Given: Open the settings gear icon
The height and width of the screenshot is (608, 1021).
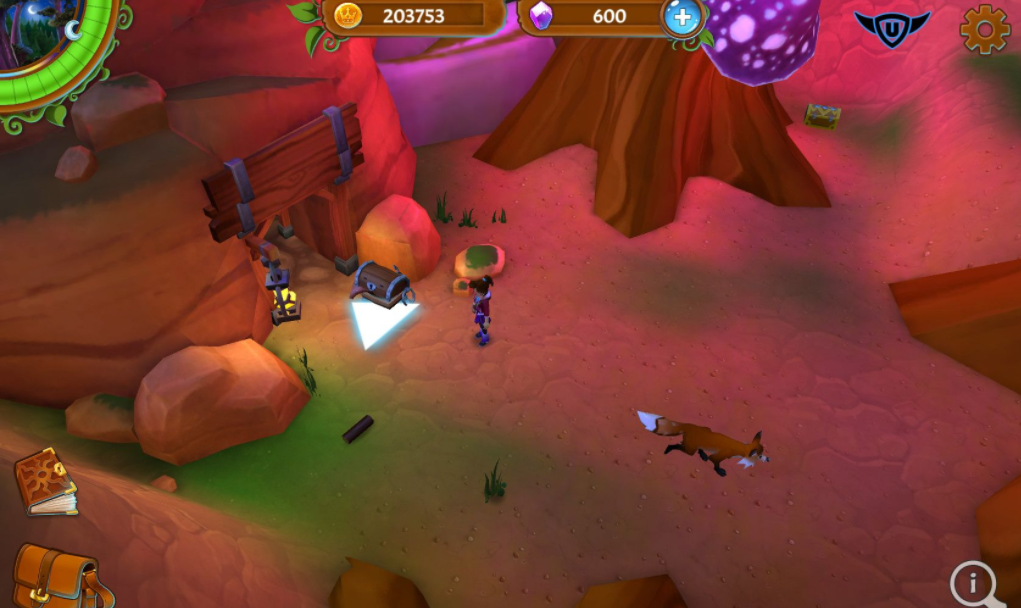Looking at the screenshot, I should click(984, 30).
